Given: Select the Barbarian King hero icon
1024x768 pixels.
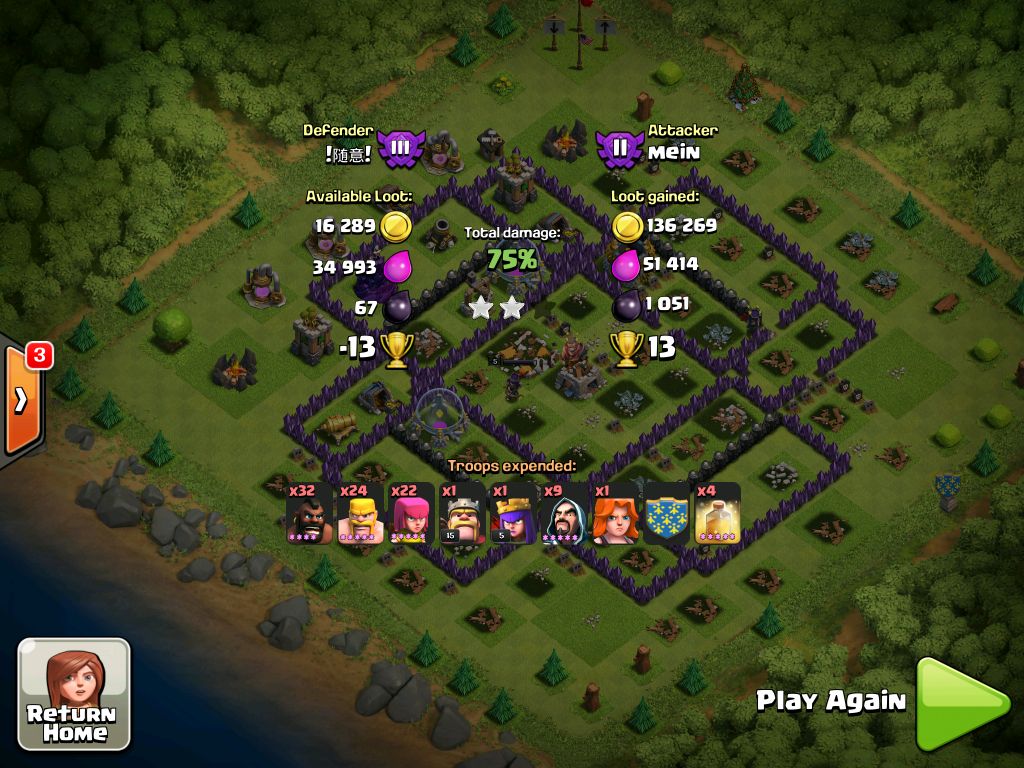Looking at the screenshot, I should click(462, 514).
